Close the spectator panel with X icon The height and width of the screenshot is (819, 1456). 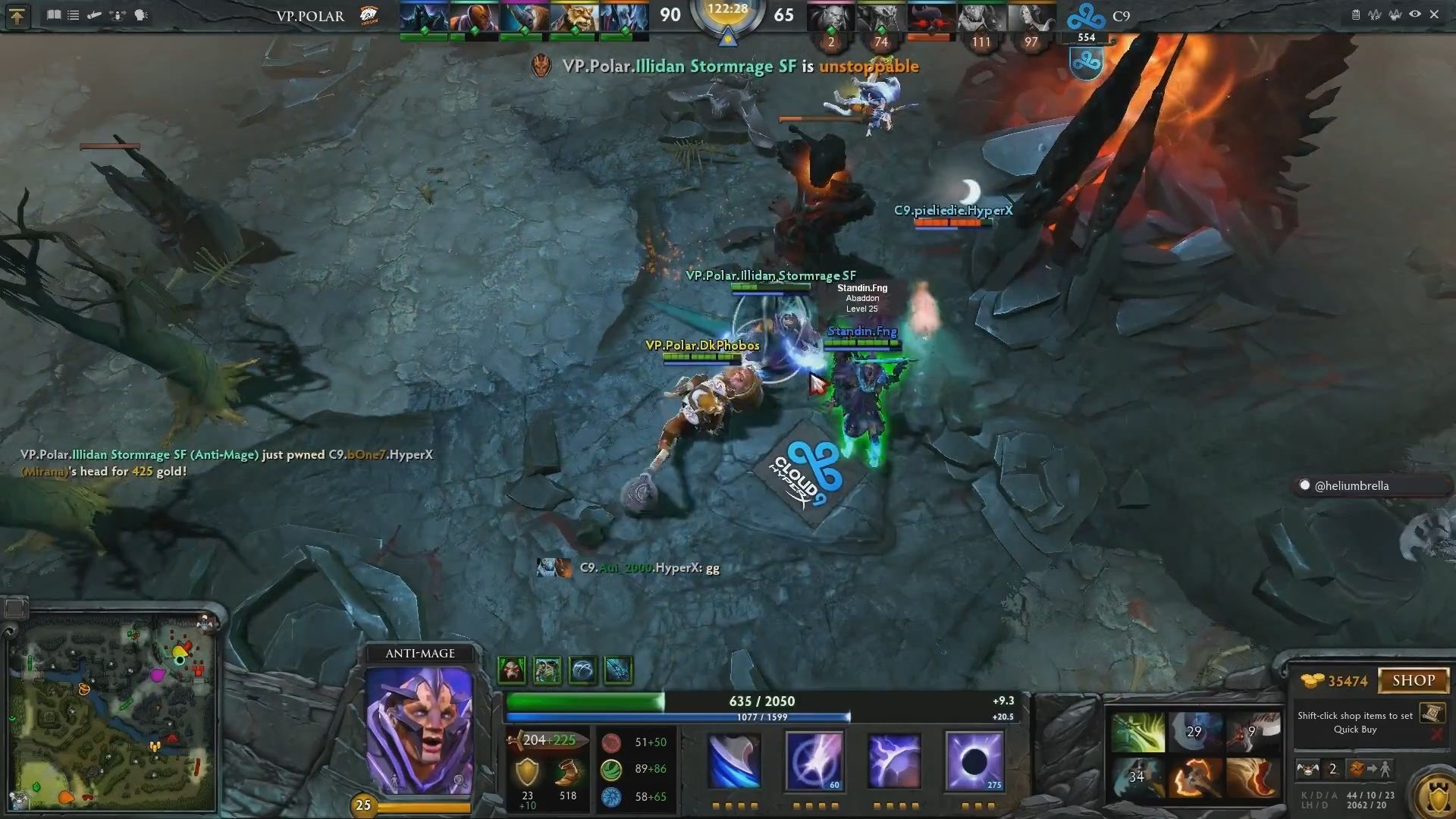pyautogui.click(x=1434, y=14)
